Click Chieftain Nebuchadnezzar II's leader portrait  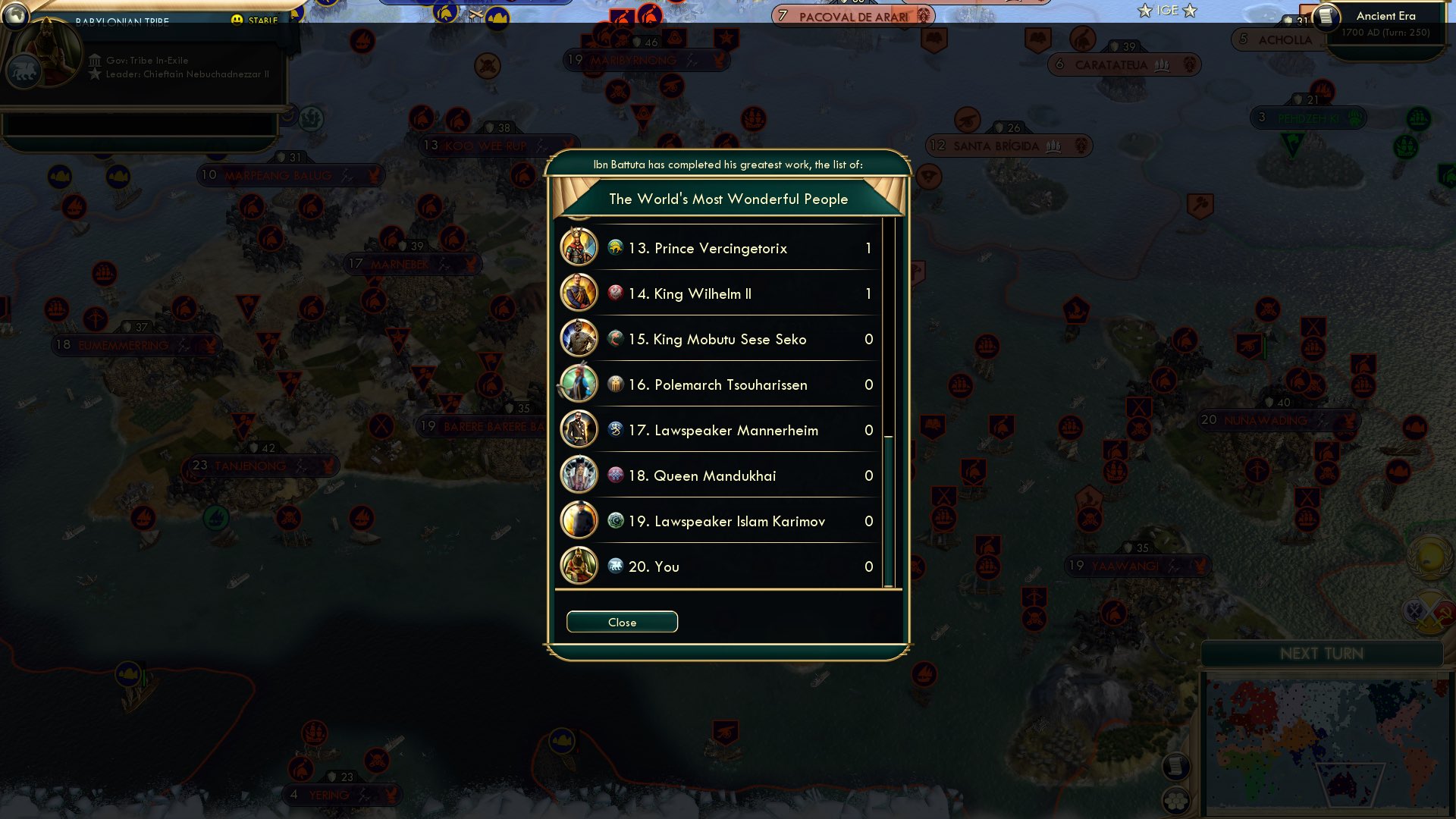point(47,52)
